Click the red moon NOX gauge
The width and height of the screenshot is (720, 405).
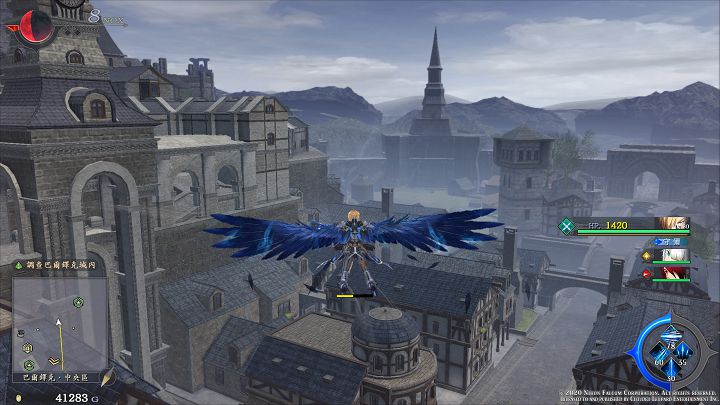[34, 23]
